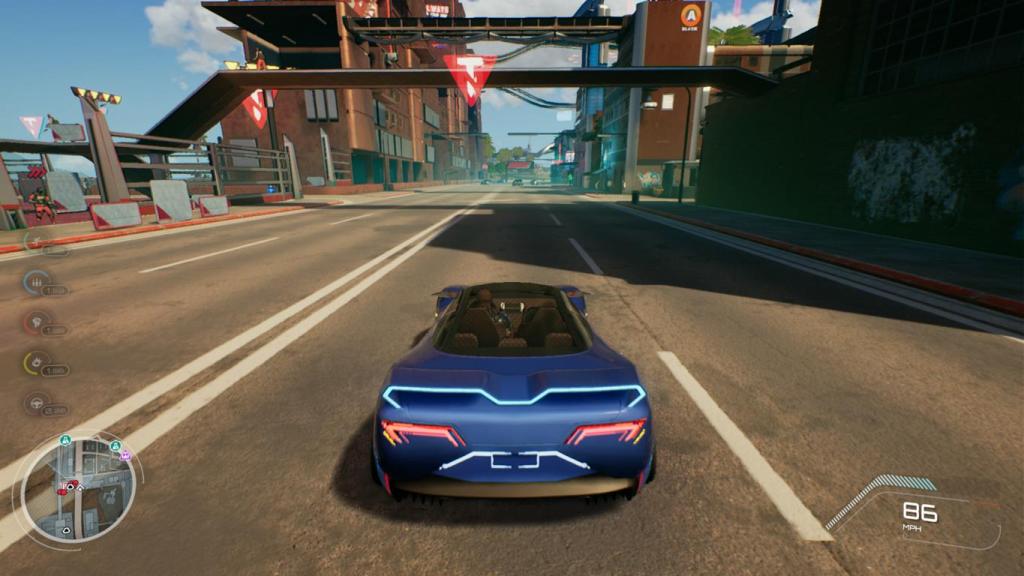
Task: Click the purple marker on the minimap edge
Action: (x=125, y=455)
